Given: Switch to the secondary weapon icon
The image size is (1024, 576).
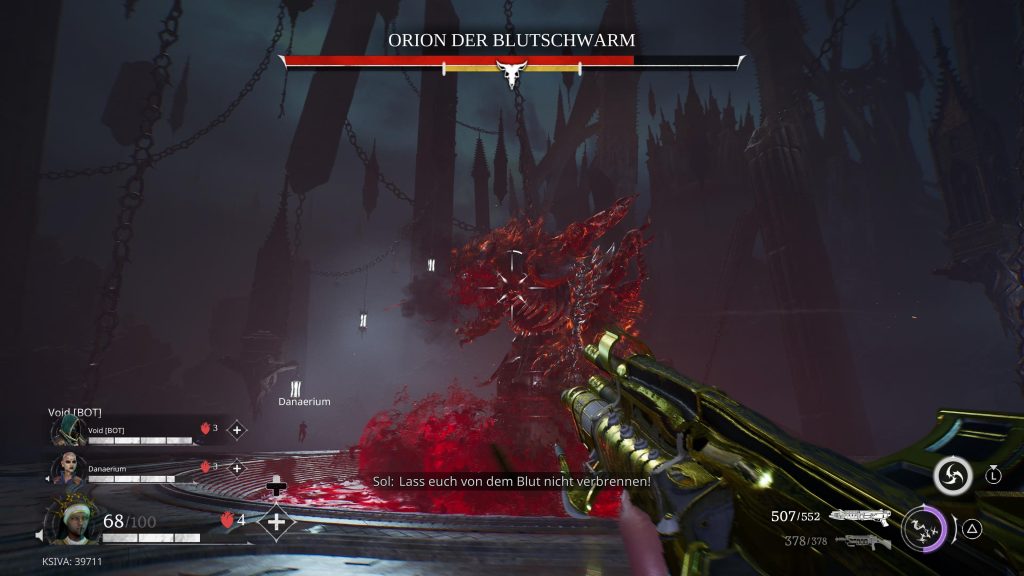Looking at the screenshot, I should [x=862, y=541].
